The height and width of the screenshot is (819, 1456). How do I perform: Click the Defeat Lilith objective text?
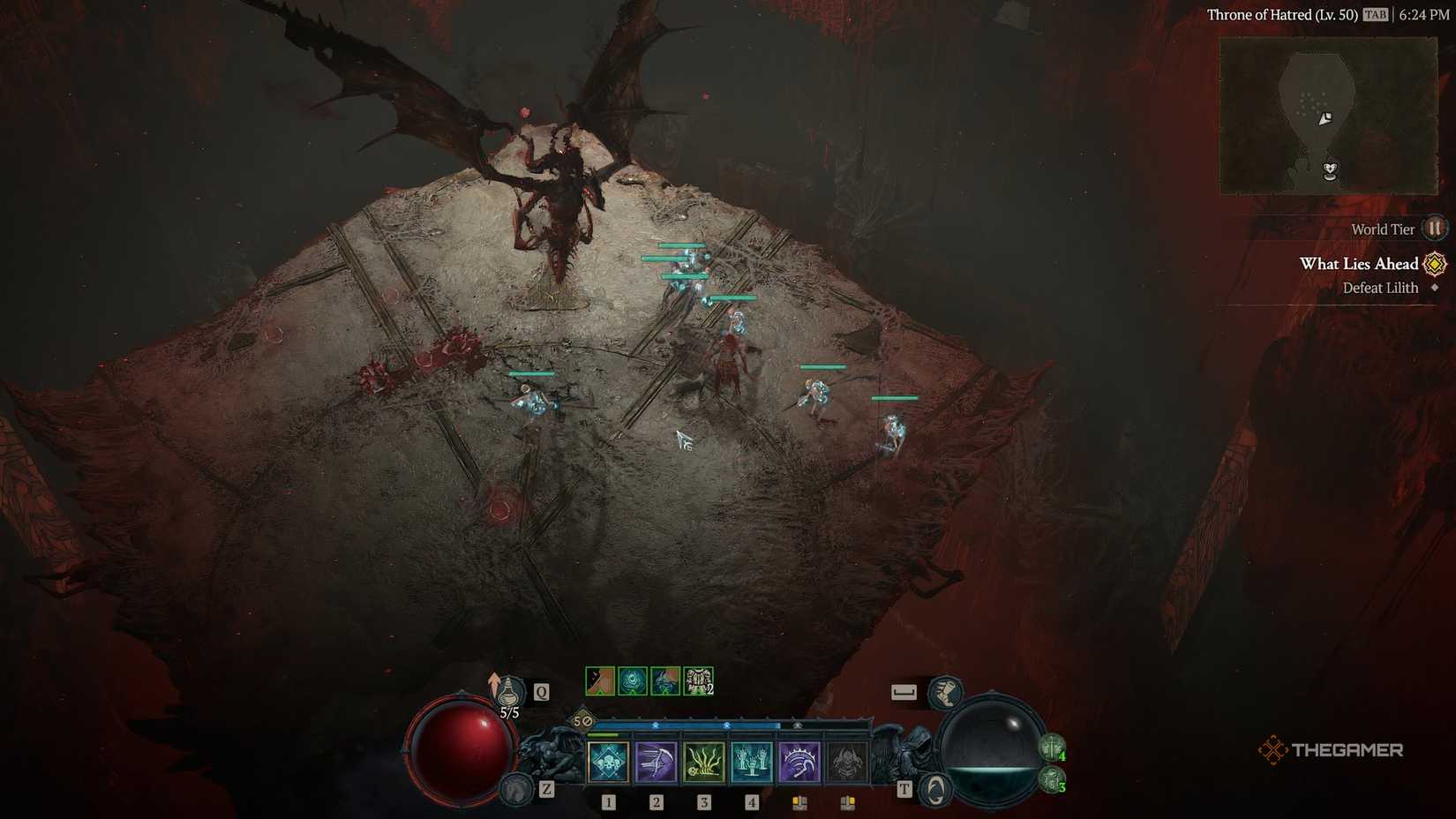click(1379, 288)
